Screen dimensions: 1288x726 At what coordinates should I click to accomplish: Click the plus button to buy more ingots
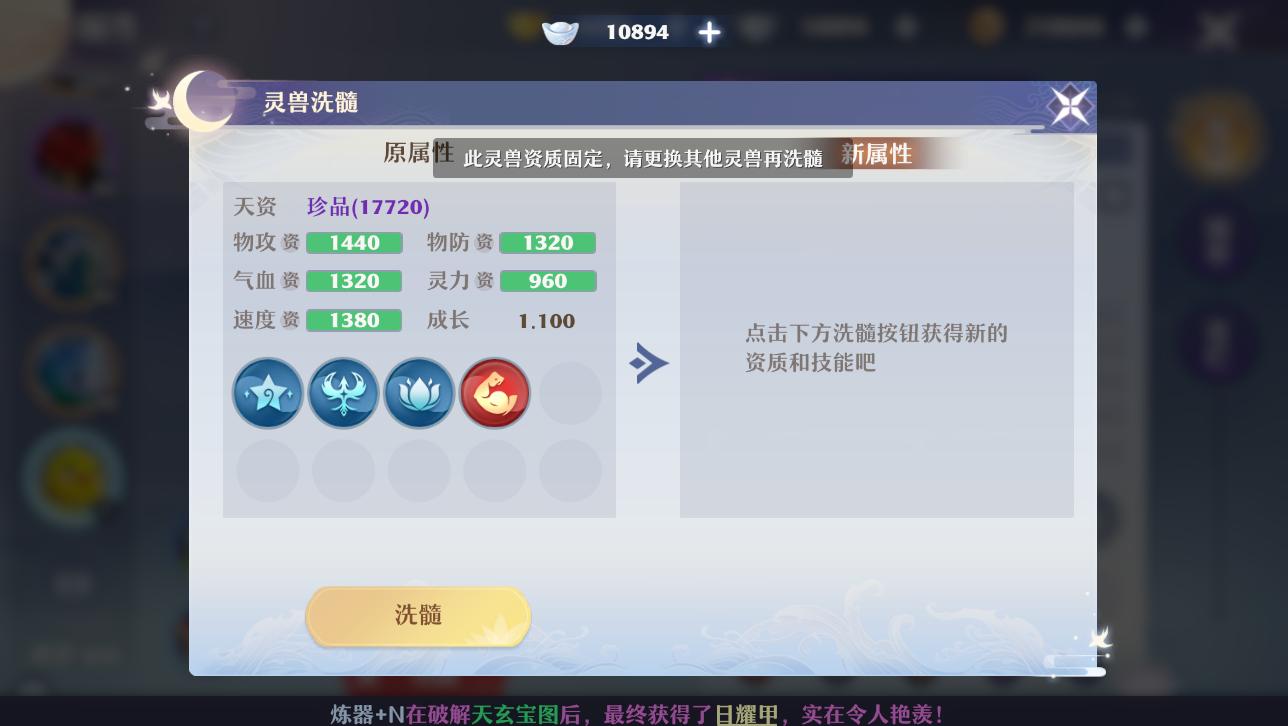(708, 31)
